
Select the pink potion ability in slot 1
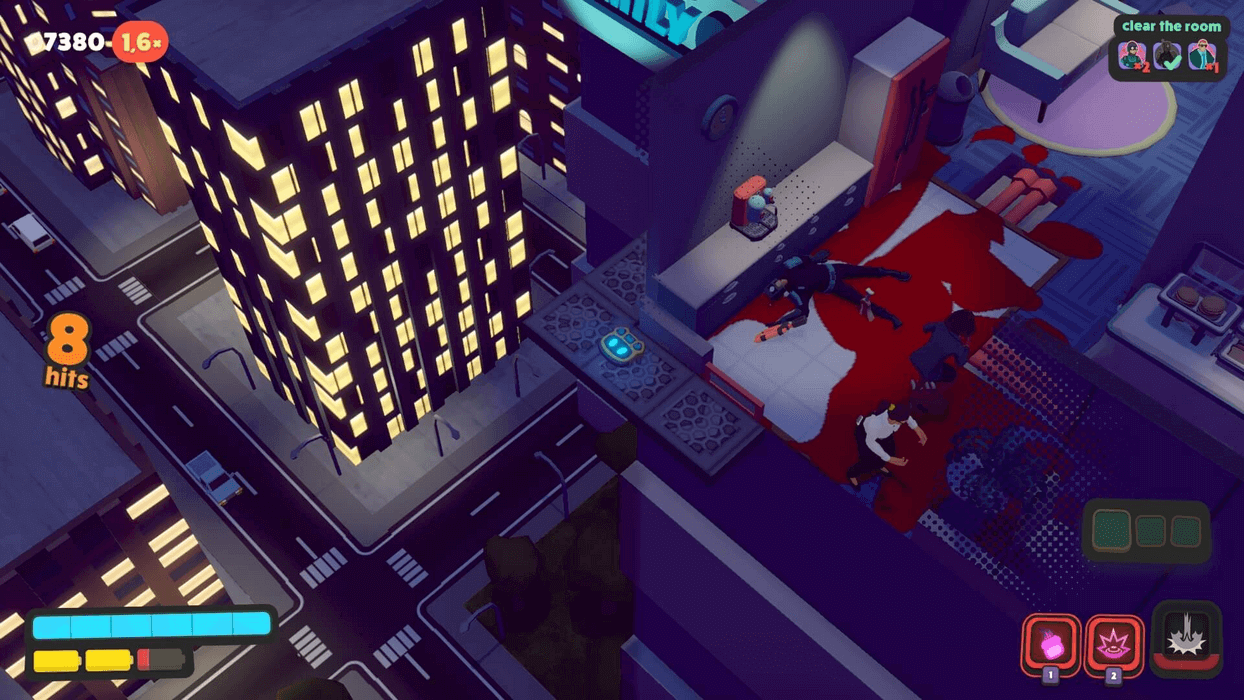[1050, 644]
